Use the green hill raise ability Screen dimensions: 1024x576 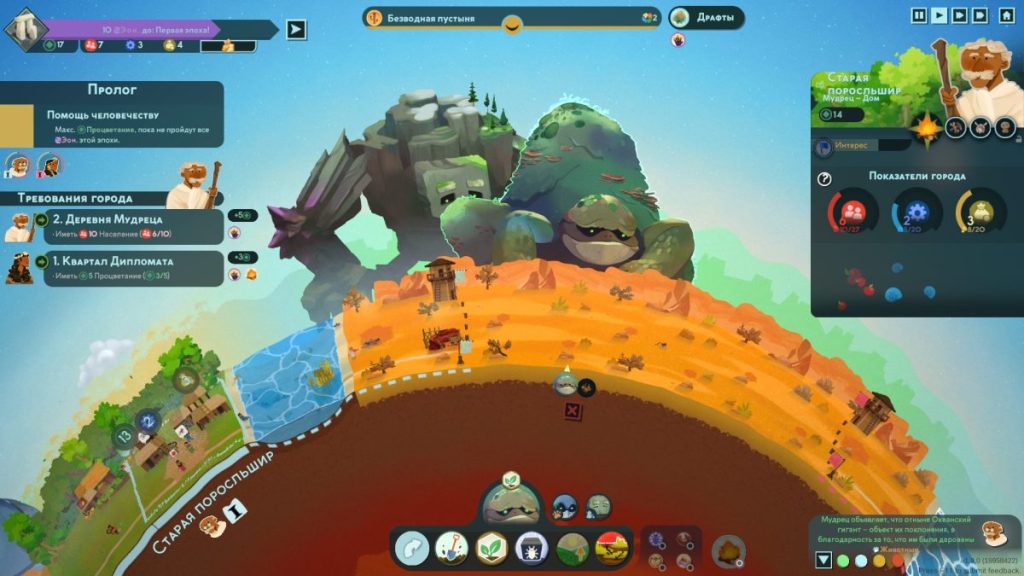click(x=571, y=547)
